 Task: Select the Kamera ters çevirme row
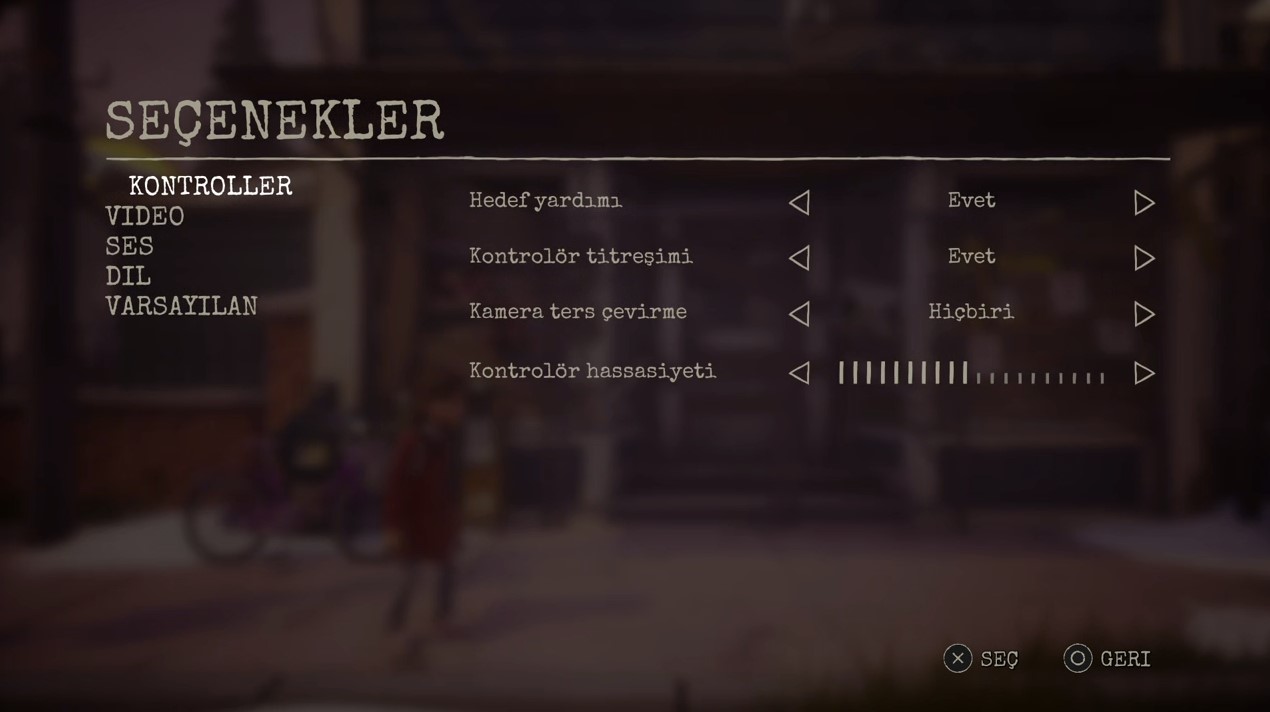click(x=578, y=312)
